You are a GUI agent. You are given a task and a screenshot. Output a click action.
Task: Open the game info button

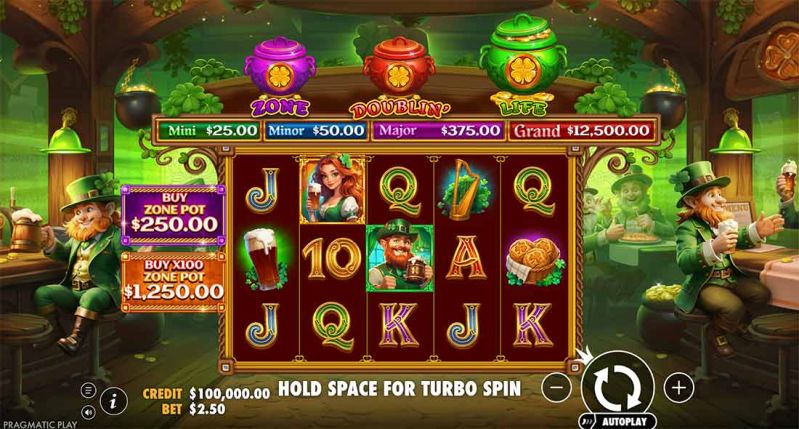[x=113, y=400]
